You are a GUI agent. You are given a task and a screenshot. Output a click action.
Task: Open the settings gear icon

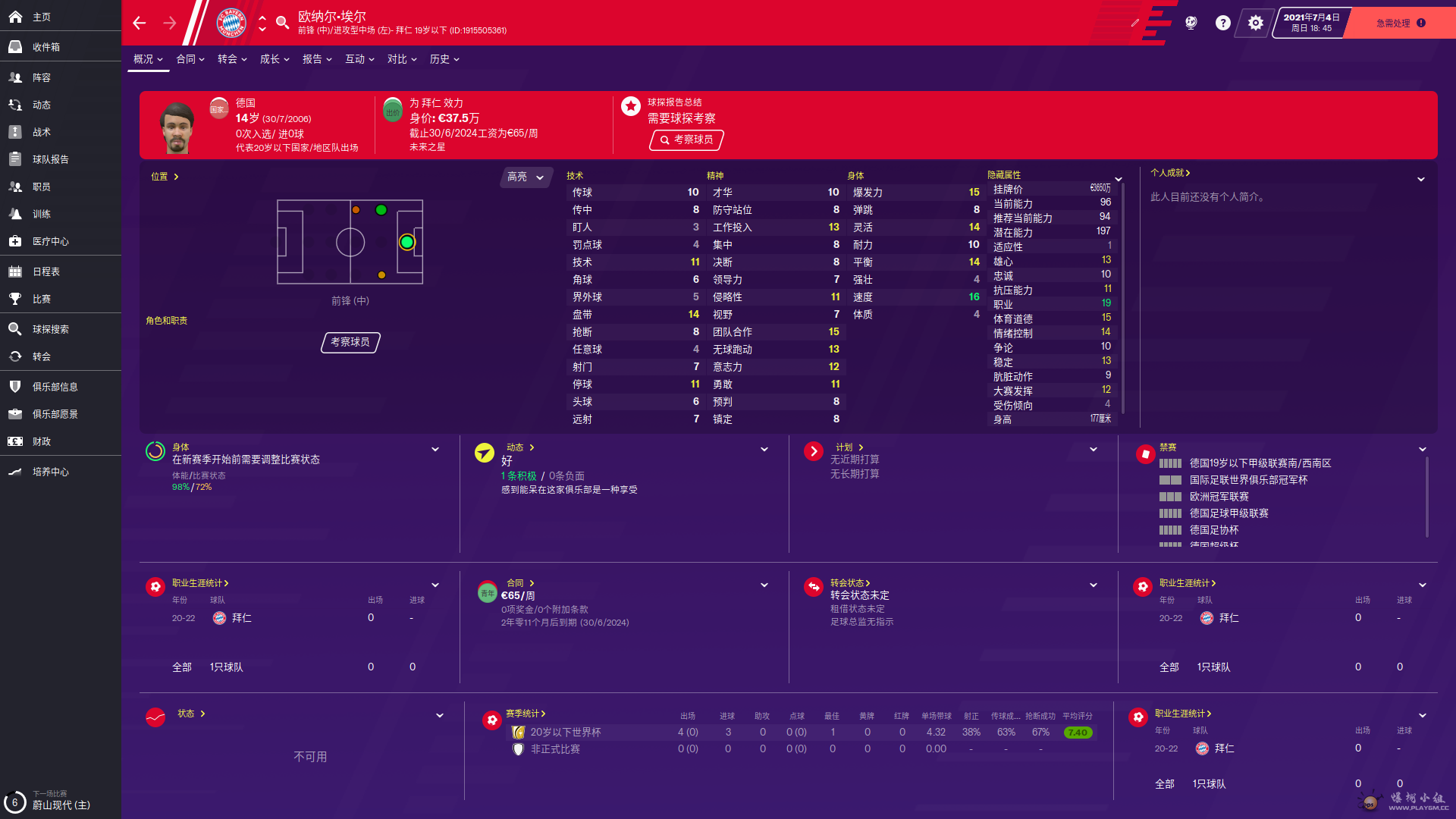pyautogui.click(x=1256, y=23)
